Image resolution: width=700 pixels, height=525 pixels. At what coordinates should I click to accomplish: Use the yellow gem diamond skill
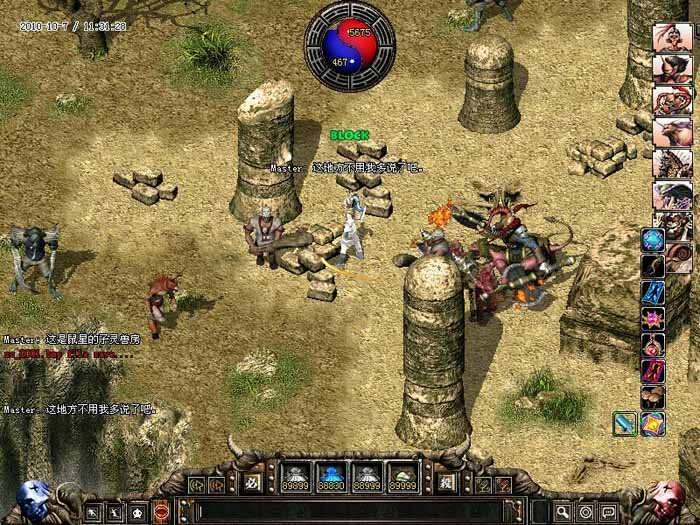(653, 423)
